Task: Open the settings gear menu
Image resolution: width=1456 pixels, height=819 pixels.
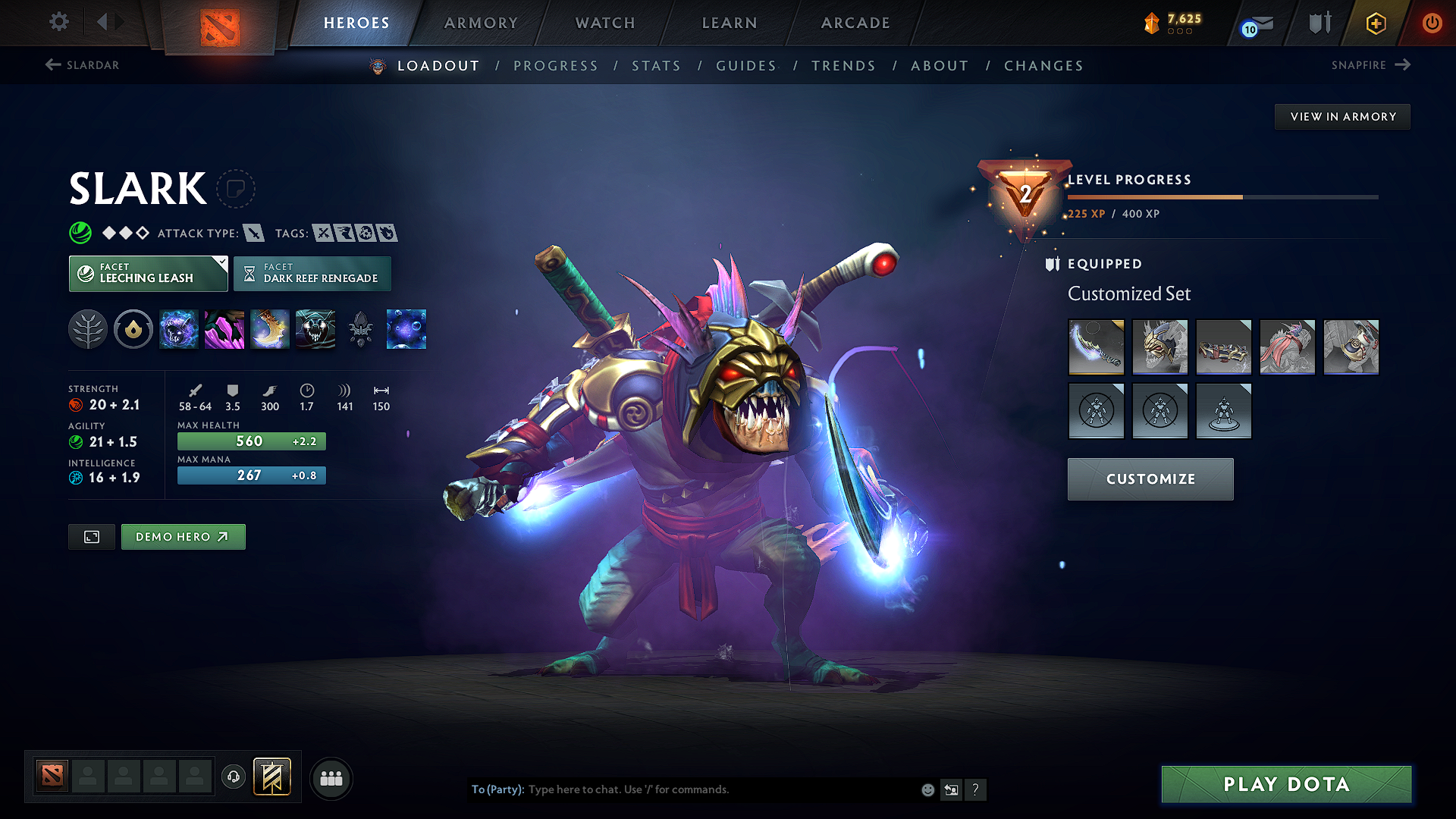Action: [58, 22]
